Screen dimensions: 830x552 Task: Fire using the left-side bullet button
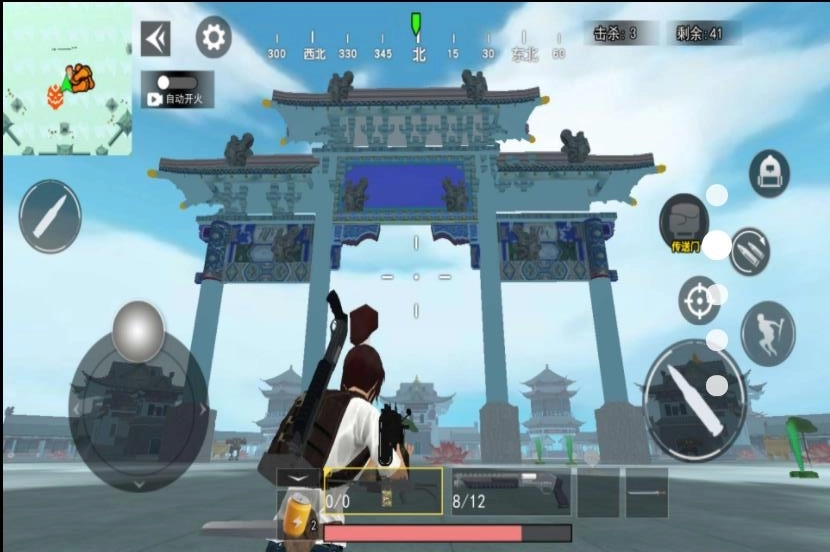[50, 216]
